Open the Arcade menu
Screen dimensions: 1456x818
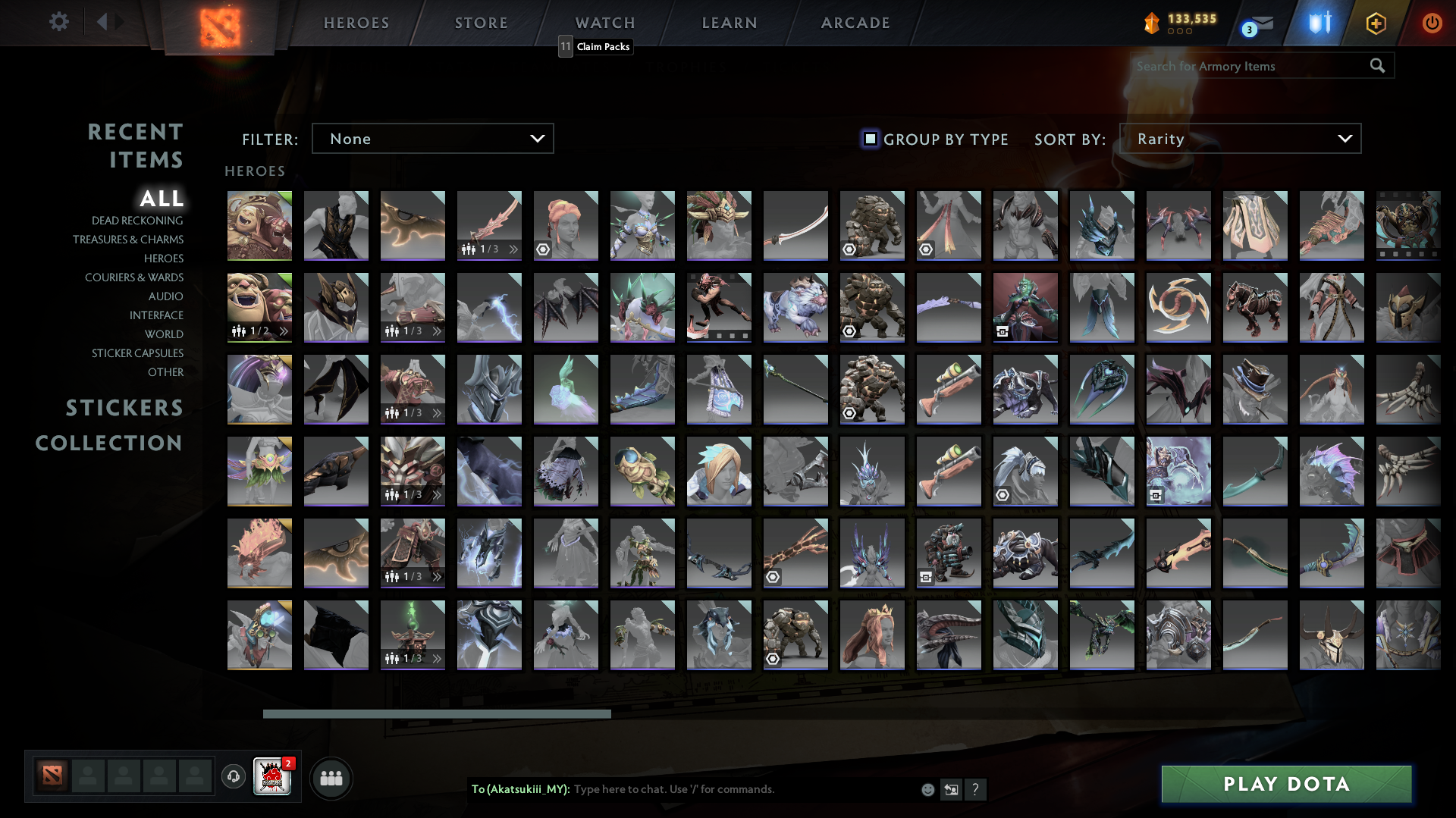point(854,23)
